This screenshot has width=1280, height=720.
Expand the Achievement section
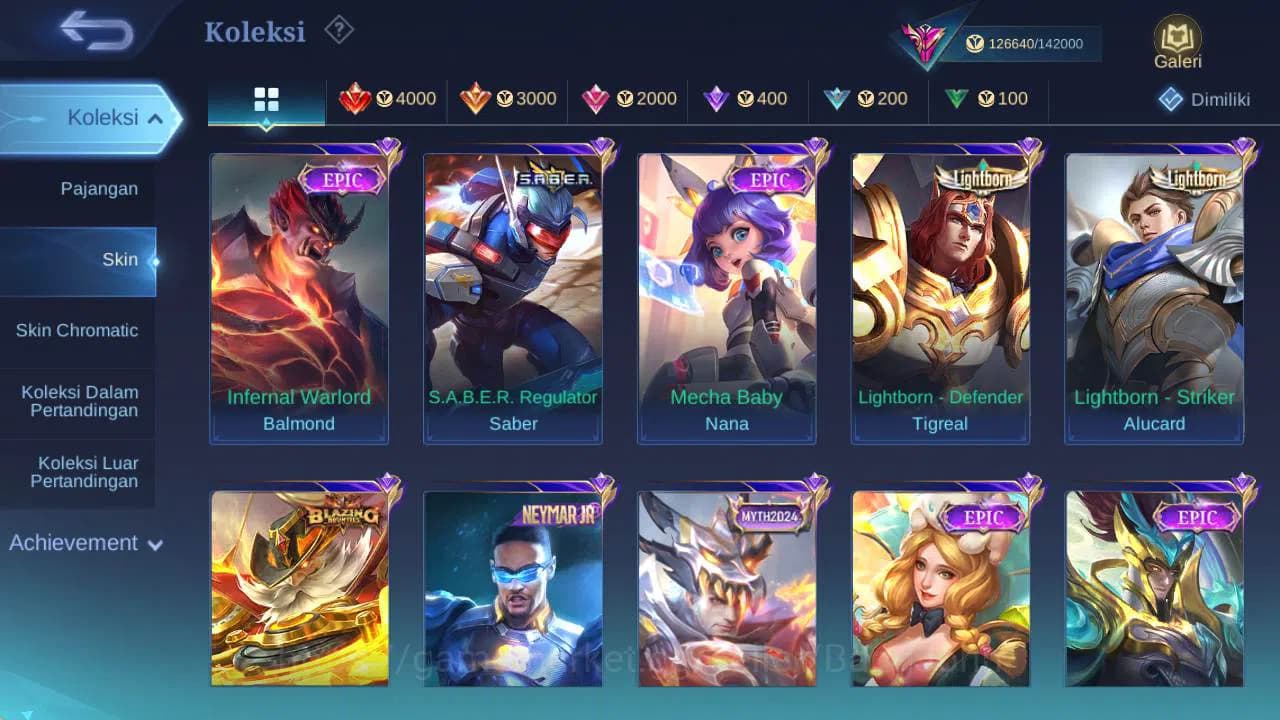click(x=85, y=543)
